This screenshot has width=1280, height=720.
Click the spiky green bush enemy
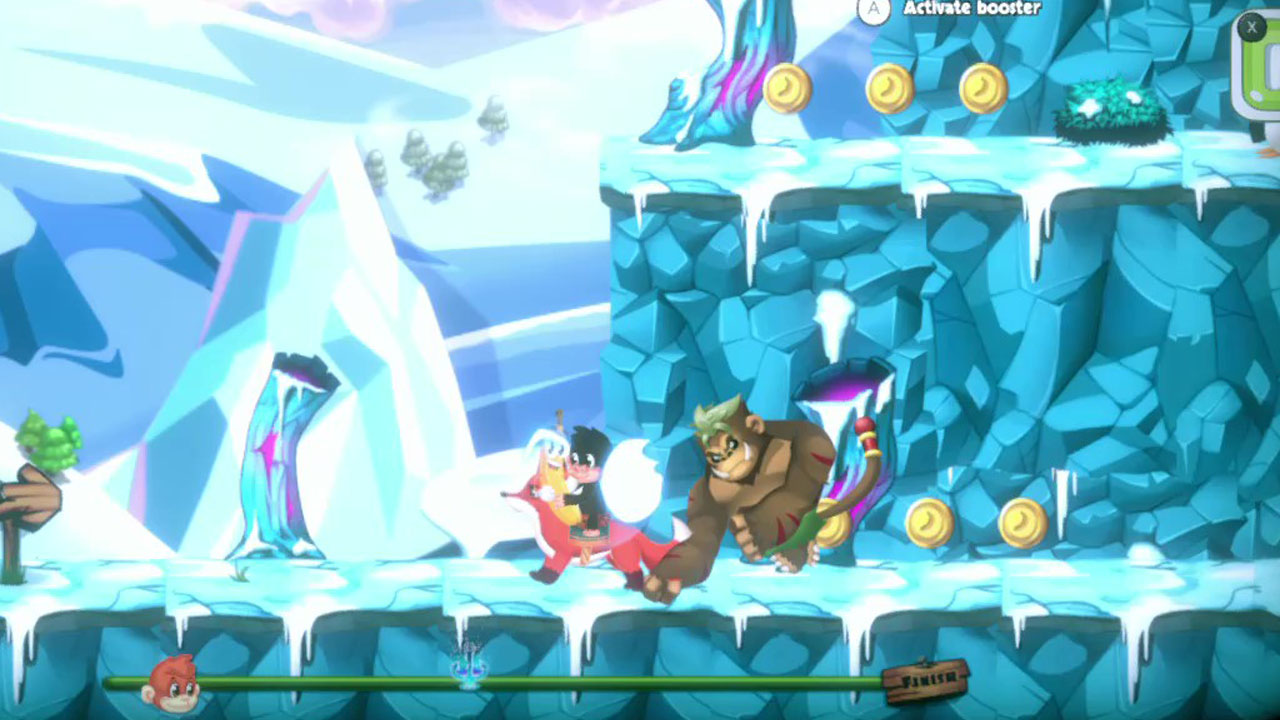tap(1105, 105)
